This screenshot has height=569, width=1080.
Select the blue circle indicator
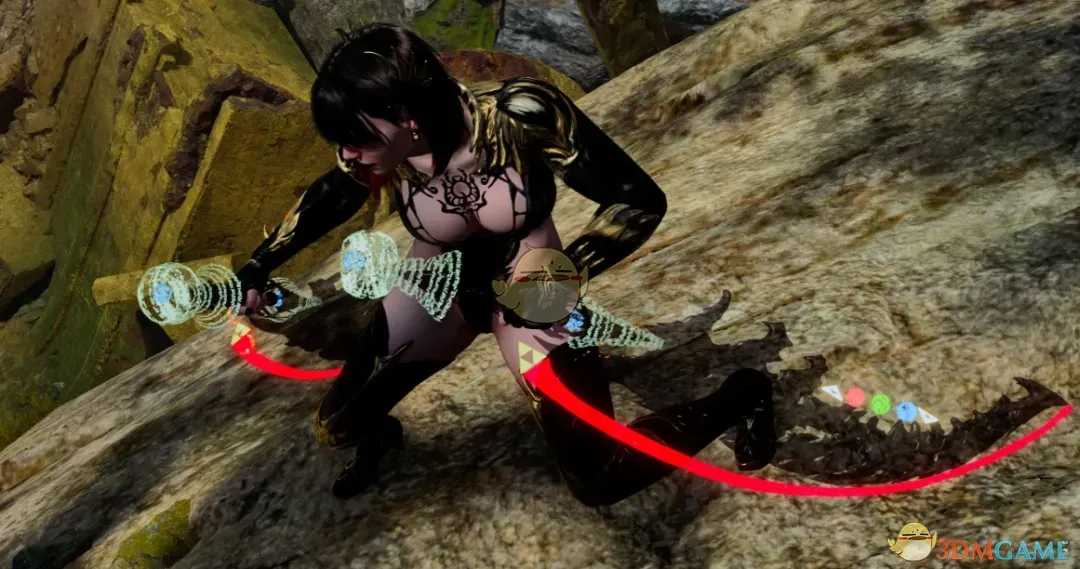pos(906,411)
